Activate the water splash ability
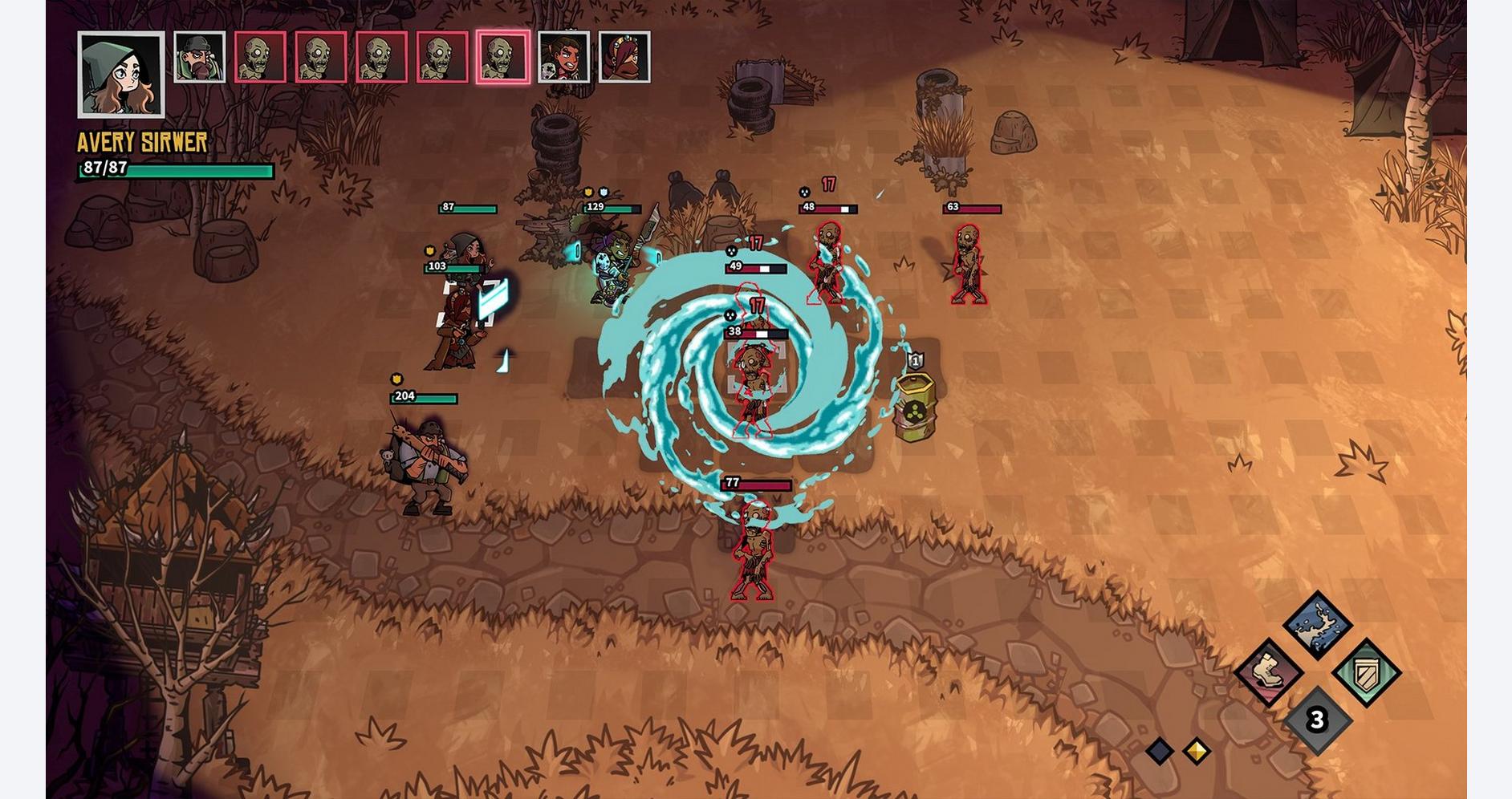Image resolution: width=1512 pixels, height=799 pixels. click(1316, 625)
